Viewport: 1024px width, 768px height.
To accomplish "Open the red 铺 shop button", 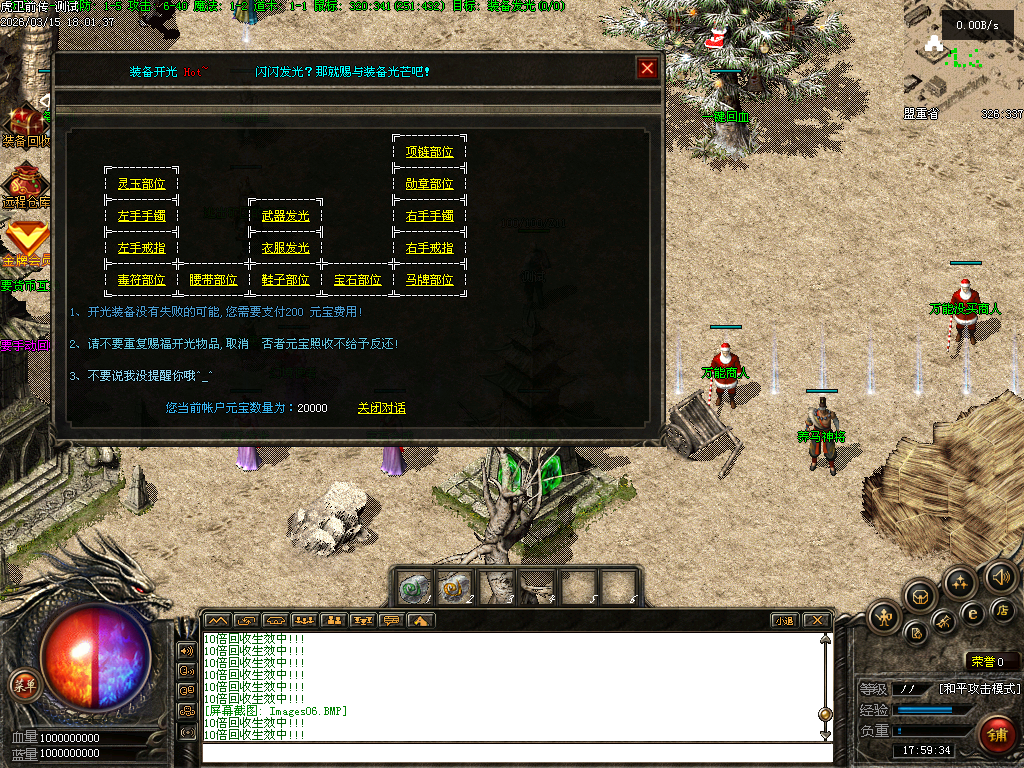I will click(x=996, y=735).
